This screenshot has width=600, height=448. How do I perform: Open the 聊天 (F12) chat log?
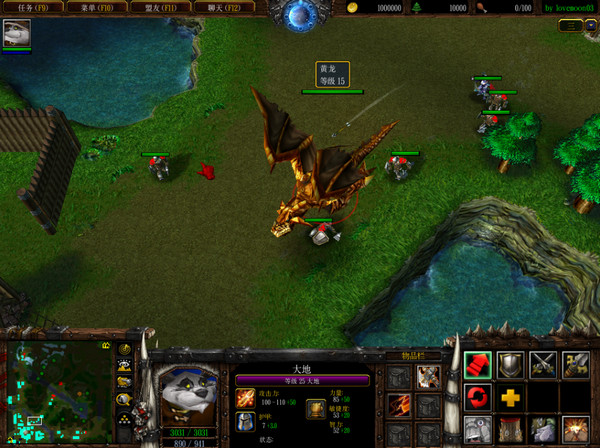(x=224, y=7)
